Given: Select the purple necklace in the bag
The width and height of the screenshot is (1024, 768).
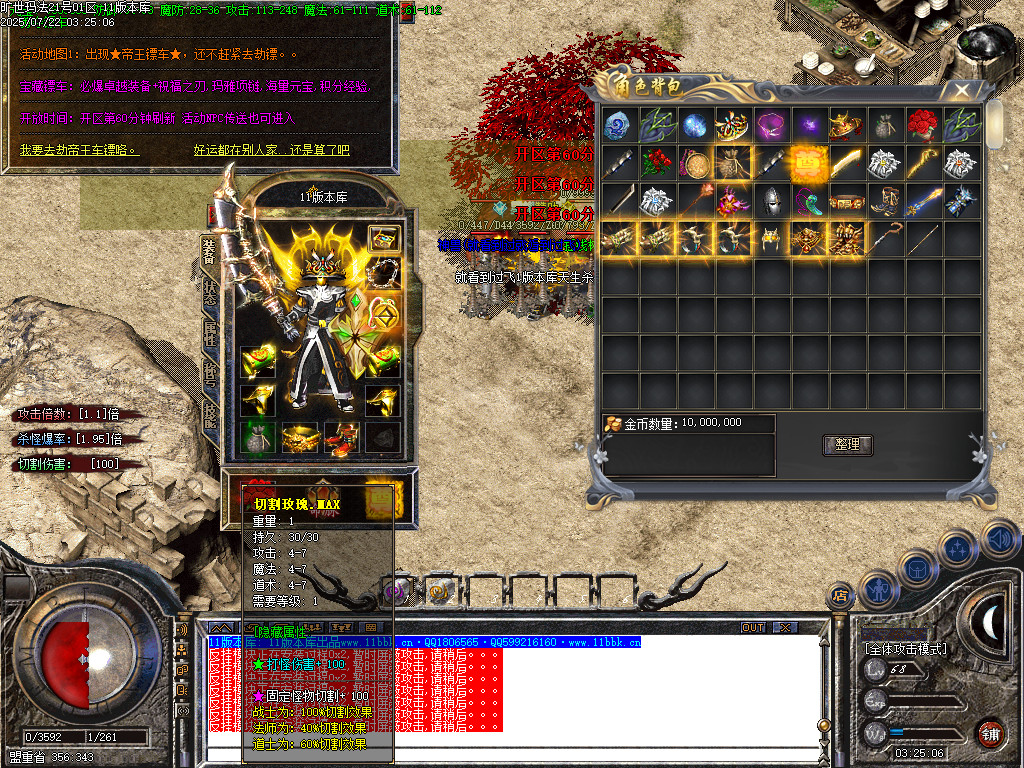Looking at the screenshot, I should (770, 125).
